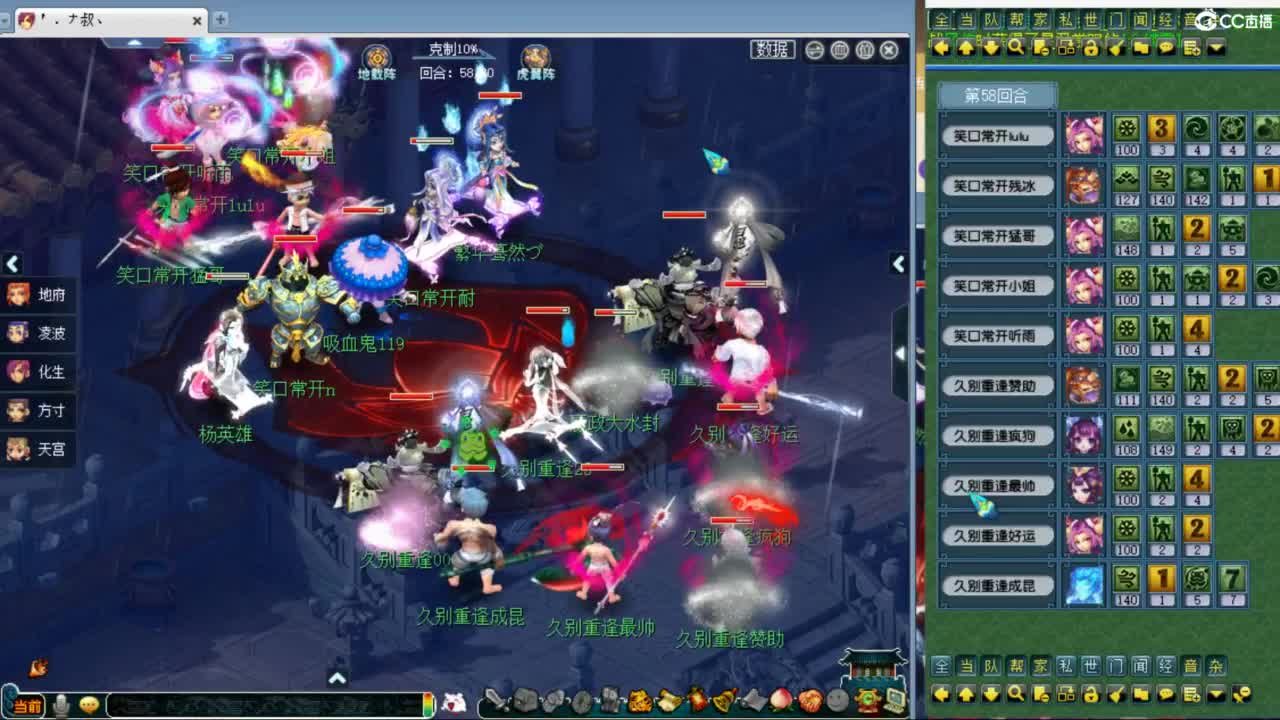Image resolution: width=1280 pixels, height=720 pixels.
Task: Select the sword attack icon on the battle bar
Action: click(x=497, y=700)
